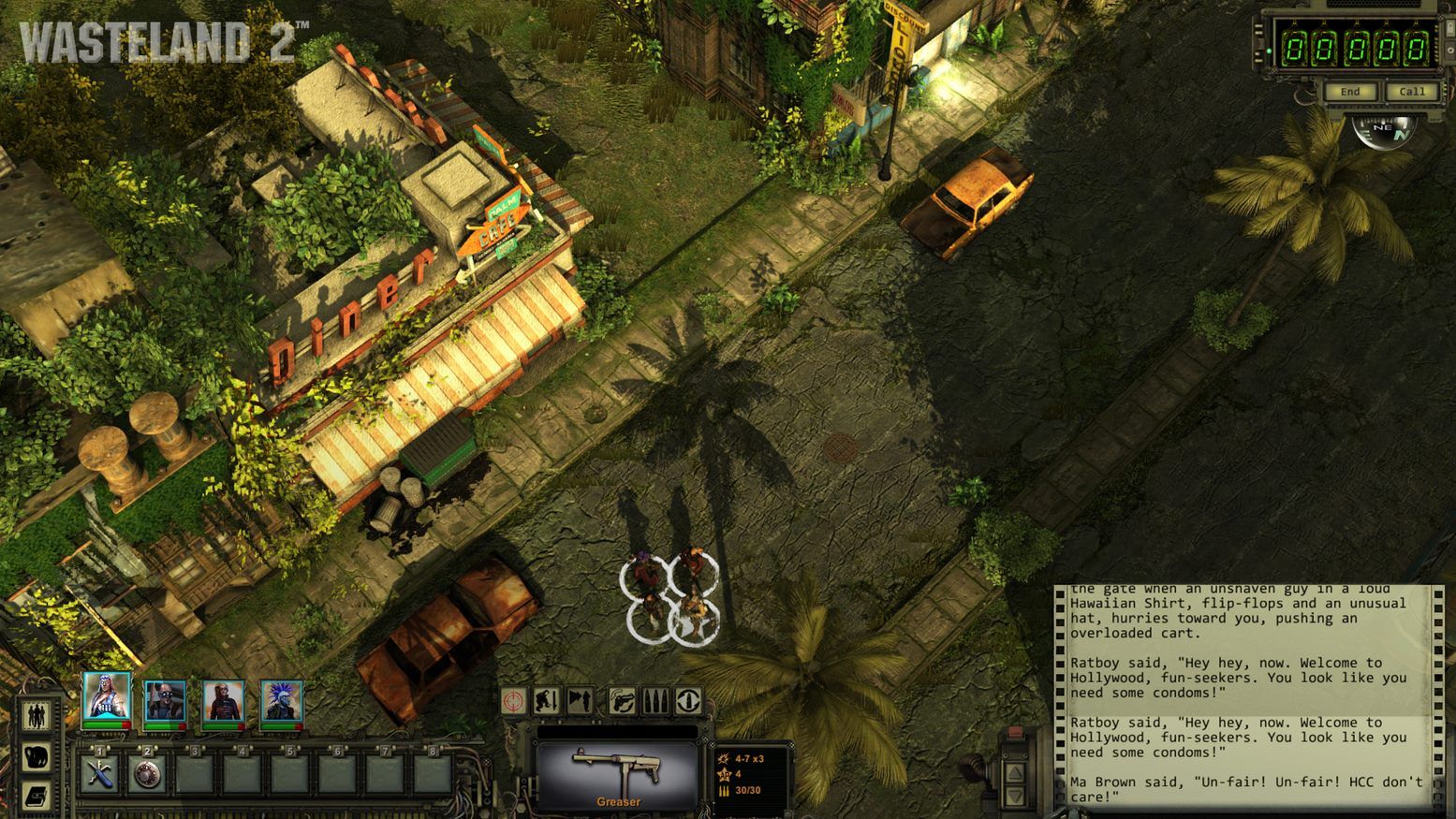This screenshot has width=1456, height=819.
Task: Select the melee attack icon
Action: [x=580, y=700]
